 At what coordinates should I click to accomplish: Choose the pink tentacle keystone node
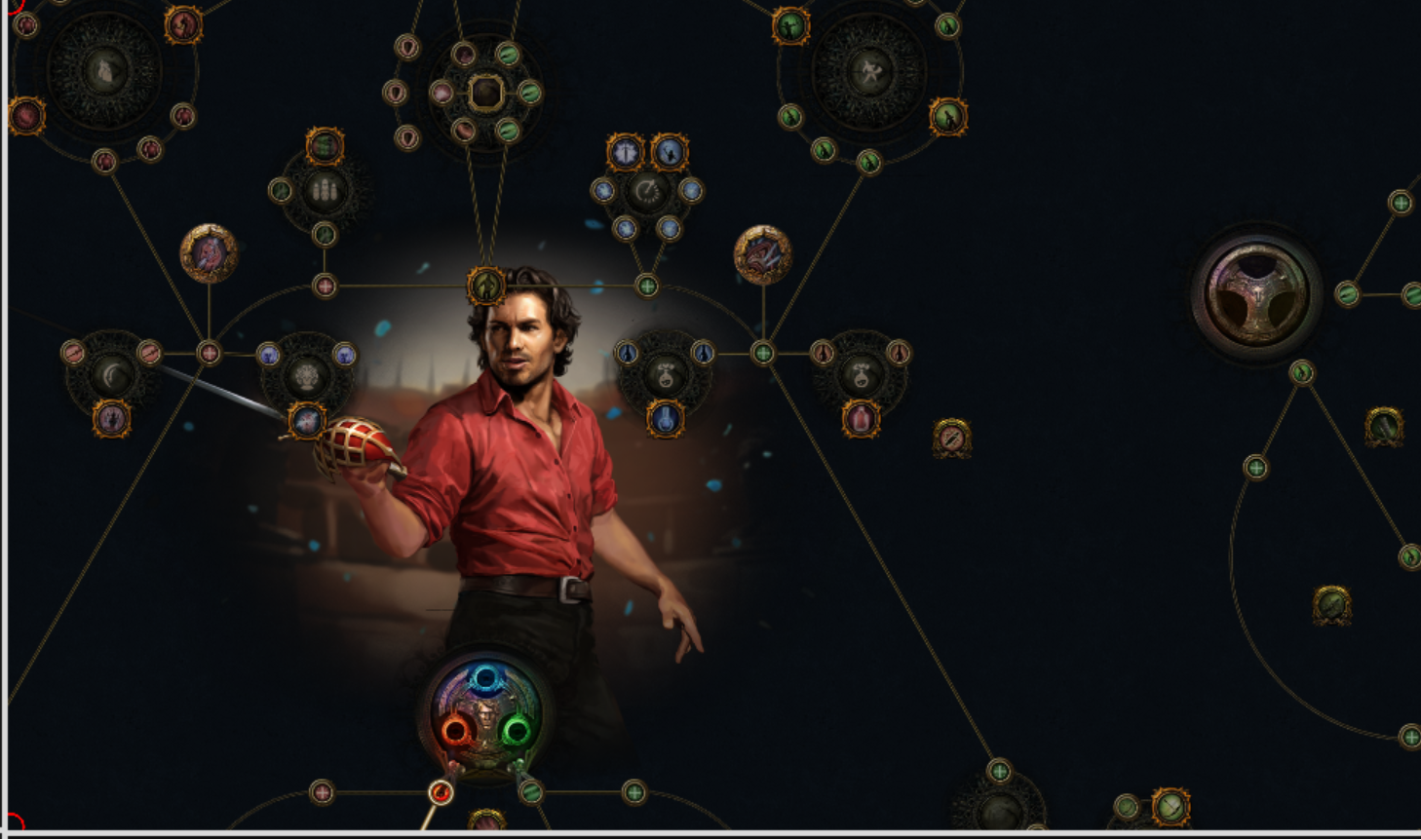[209, 253]
